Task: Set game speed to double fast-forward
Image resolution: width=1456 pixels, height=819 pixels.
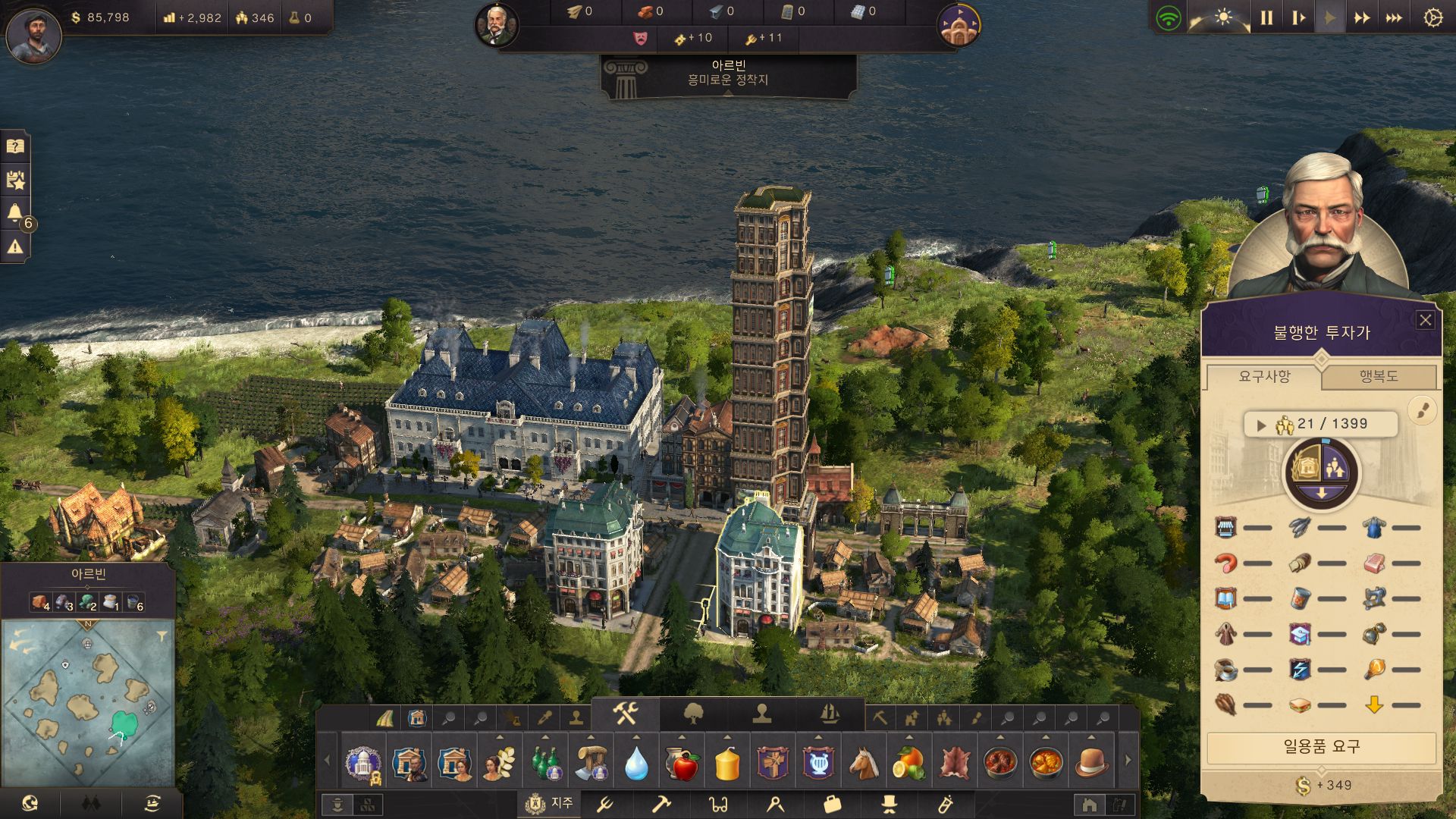Action: click(x=1362, y=17)
